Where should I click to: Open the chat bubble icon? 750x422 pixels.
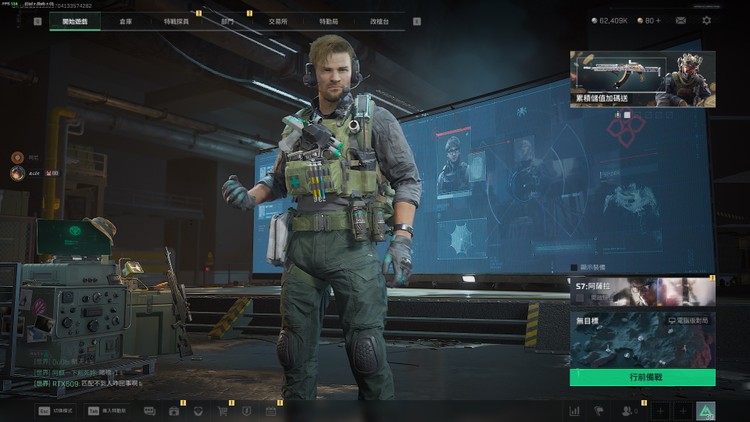coord(150,410)
